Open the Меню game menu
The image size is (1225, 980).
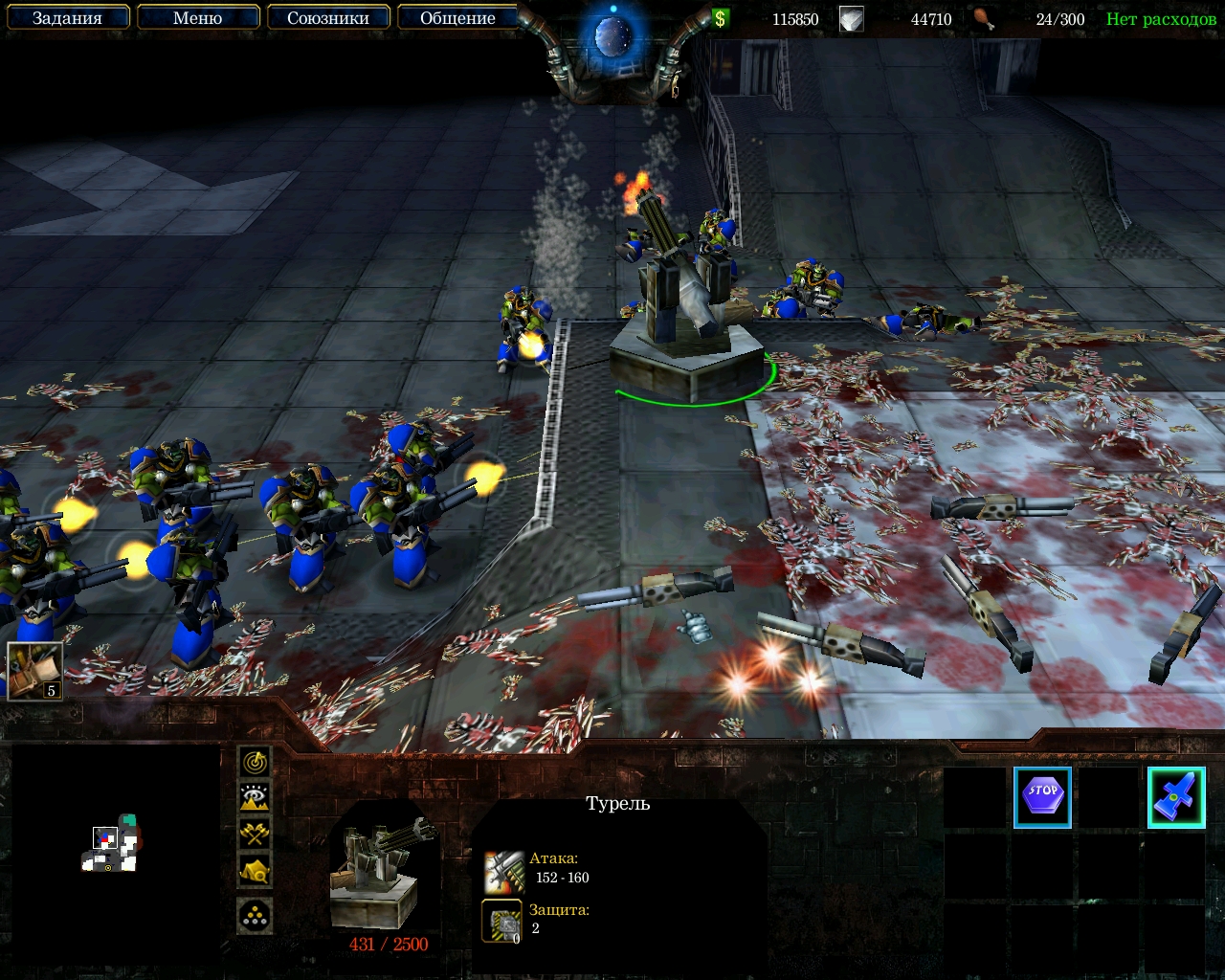[198, 18]
